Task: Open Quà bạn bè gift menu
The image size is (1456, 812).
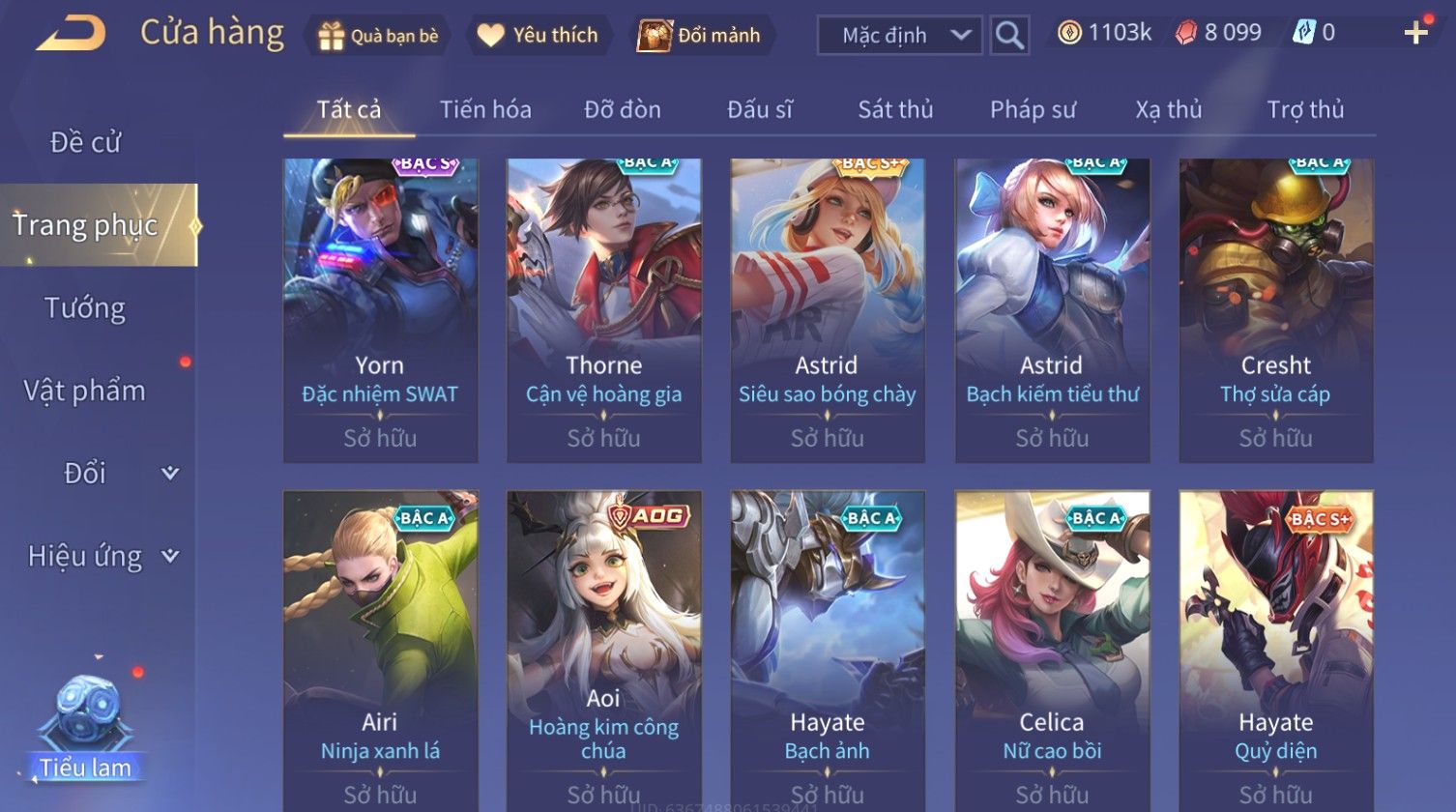Action: pyautogui.click(x=378, y=36)
